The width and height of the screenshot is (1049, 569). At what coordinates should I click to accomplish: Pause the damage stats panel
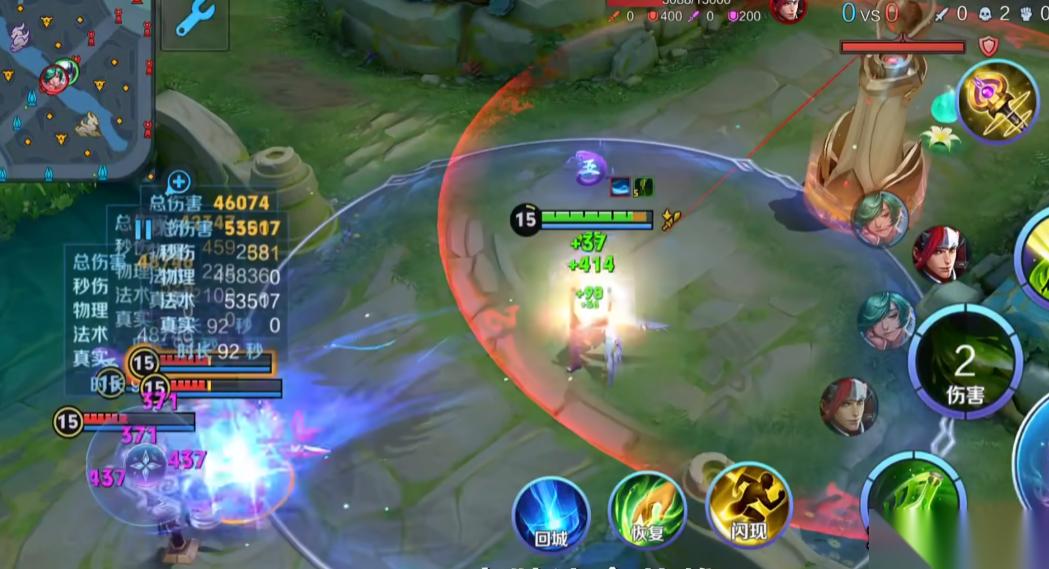[x=144, y=230]
